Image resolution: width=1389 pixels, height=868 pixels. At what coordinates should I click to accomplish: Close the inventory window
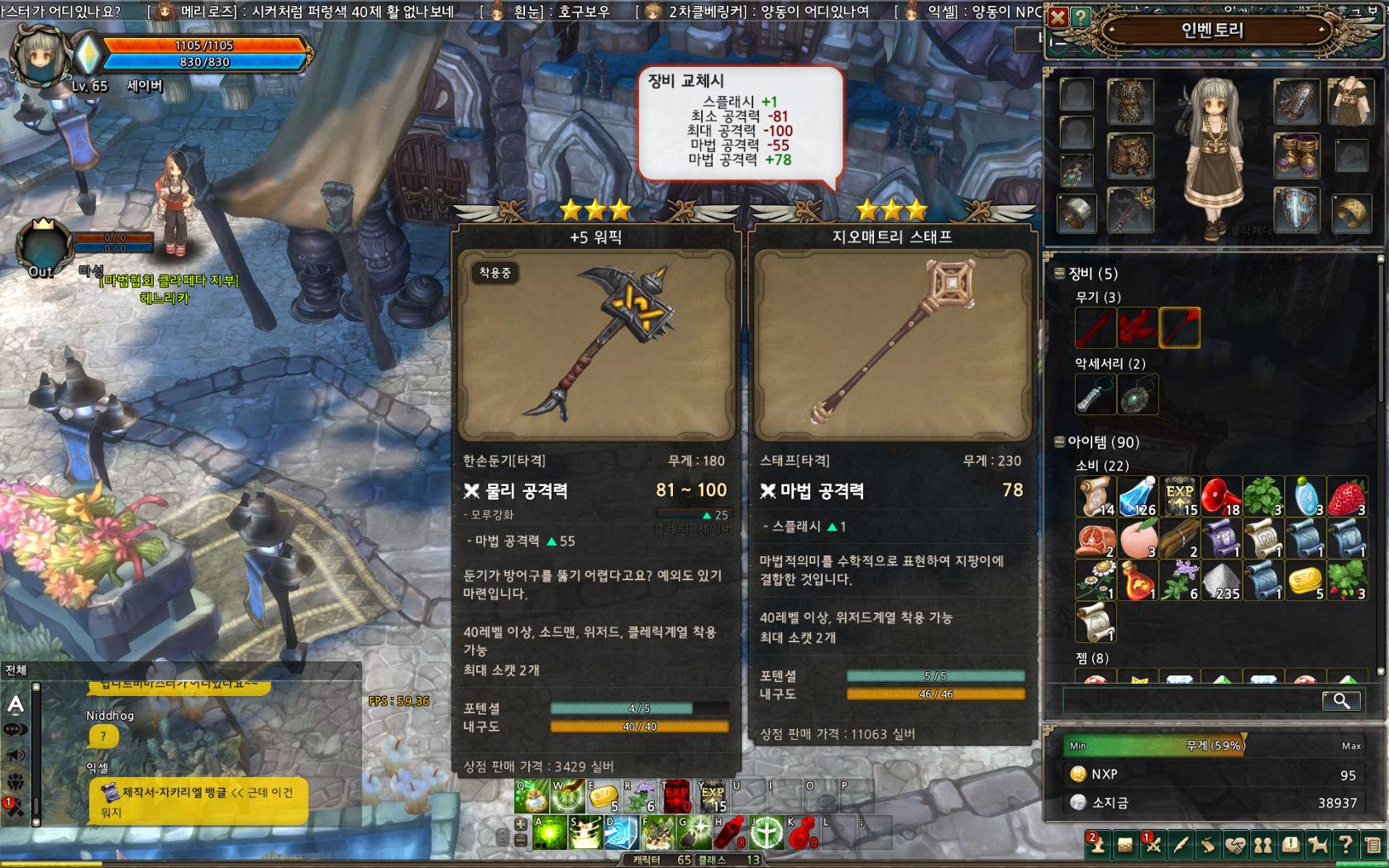(1057, 17)
